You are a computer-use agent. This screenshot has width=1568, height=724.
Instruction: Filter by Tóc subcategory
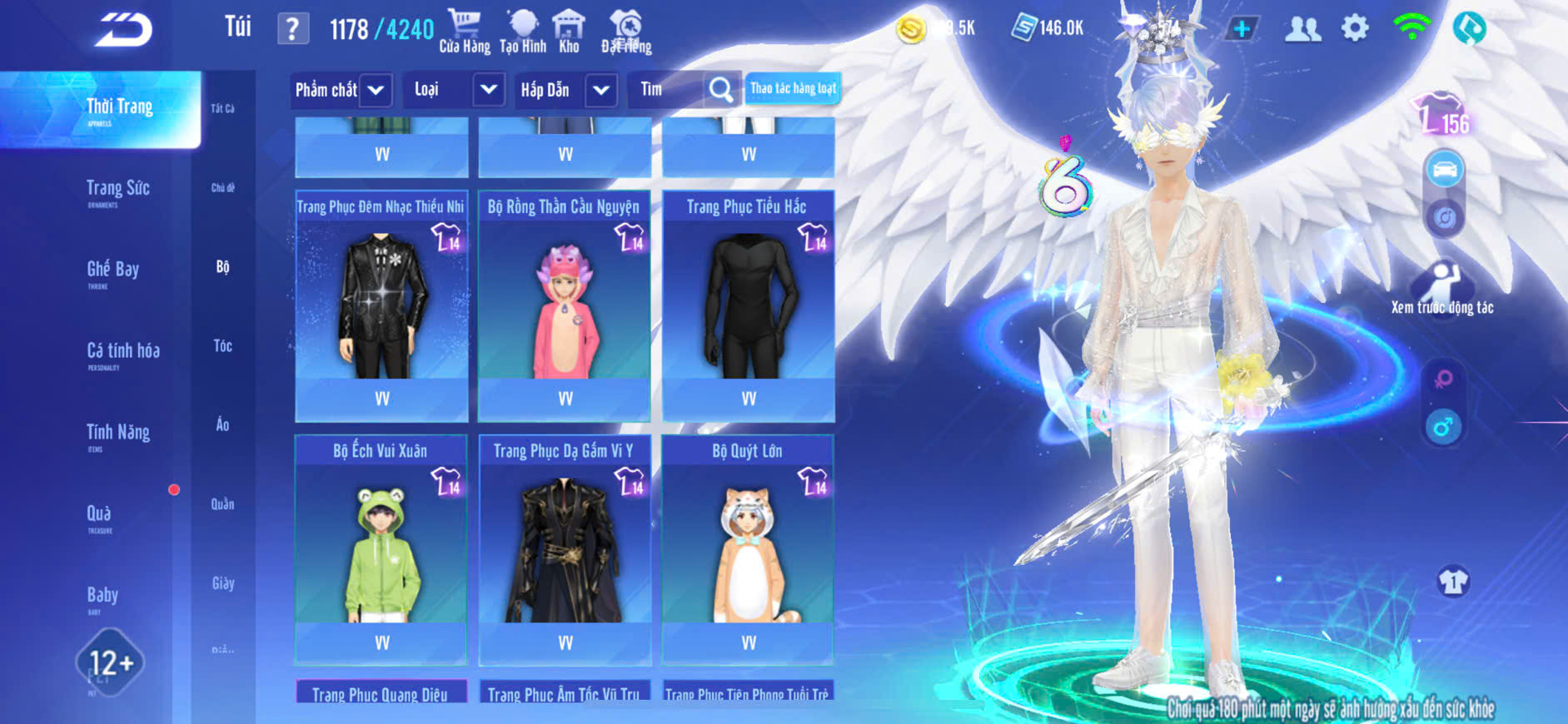pyautogui.click(x=222, y=346)
